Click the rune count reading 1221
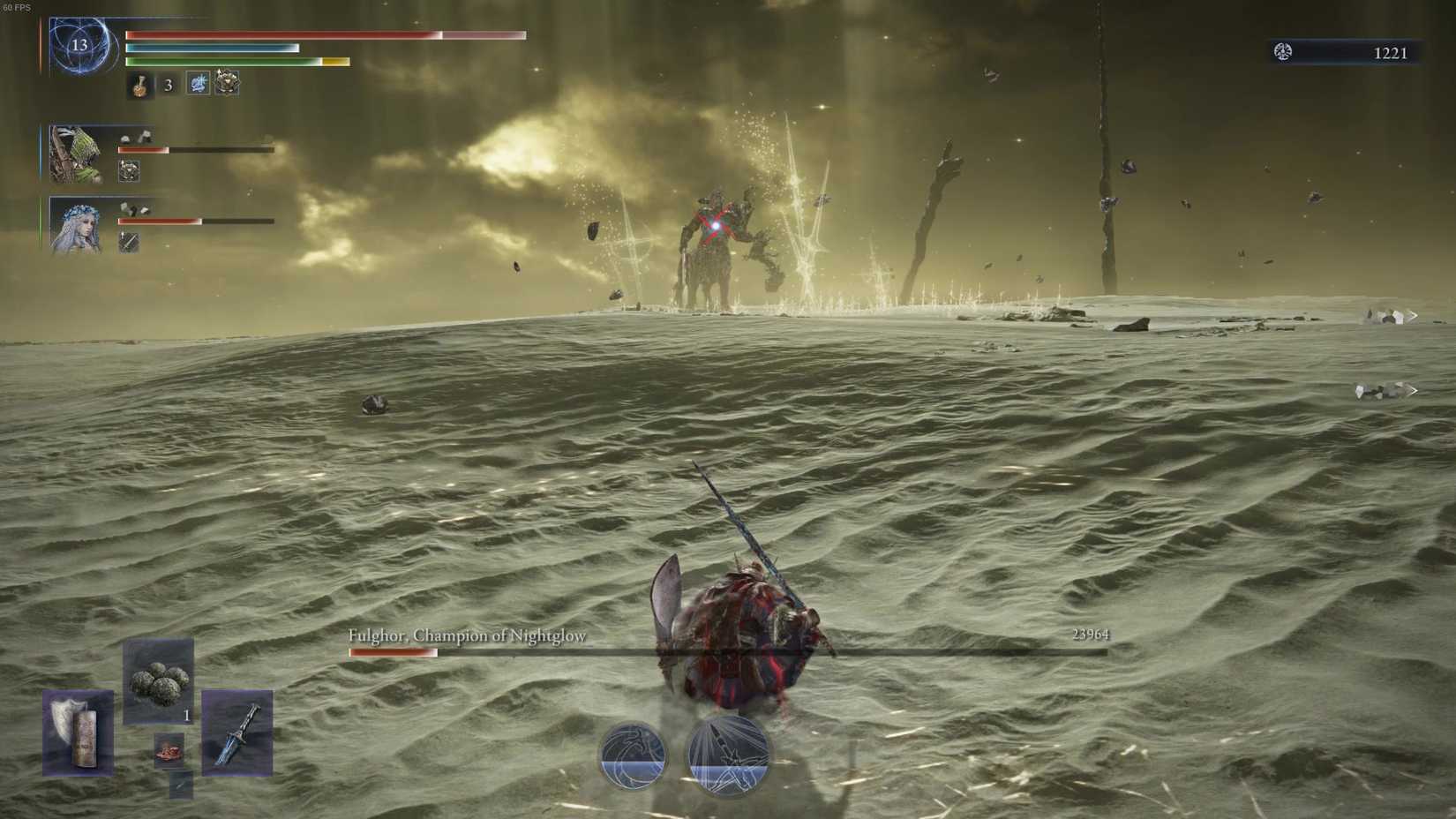This screenshot has width=1456, height=819. (x=1391, y=52)
